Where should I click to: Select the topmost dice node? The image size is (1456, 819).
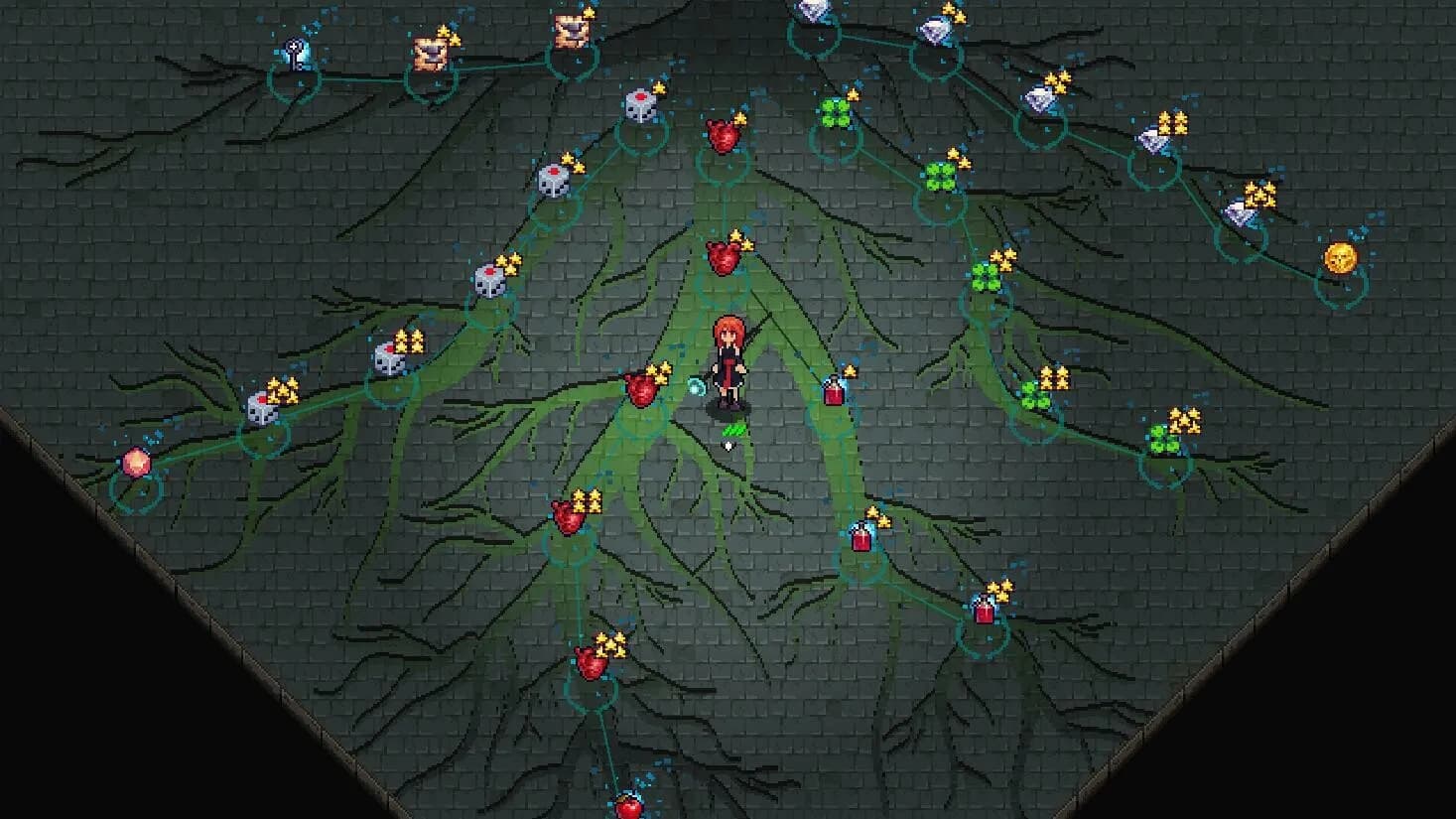pos(642,106)
